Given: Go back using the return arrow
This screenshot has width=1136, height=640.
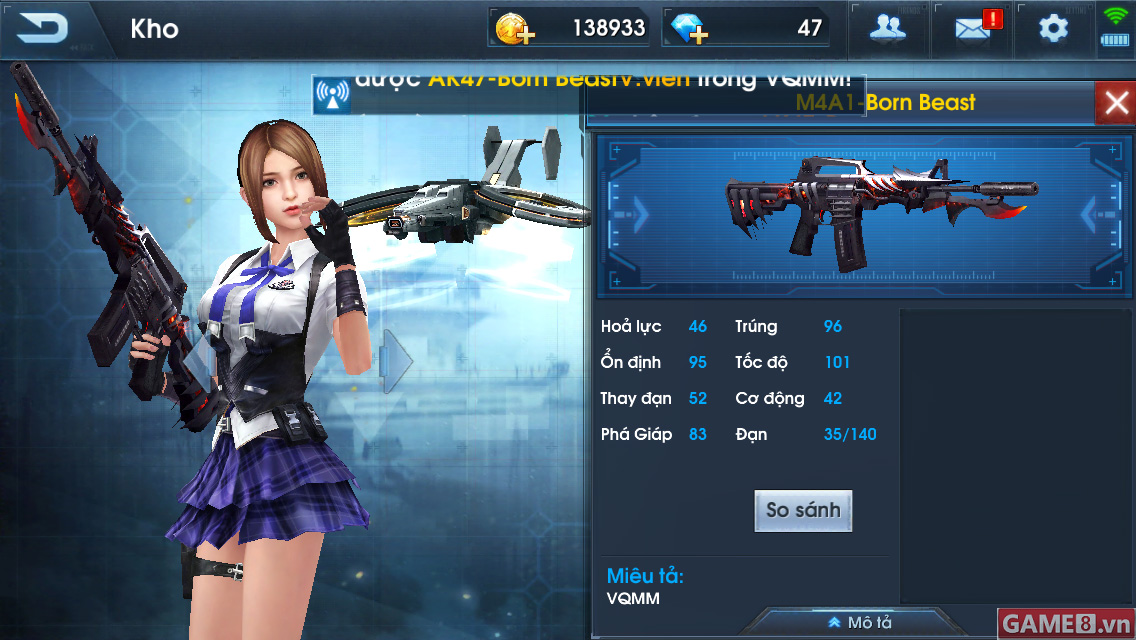Looking at the screenshot, I should pyautogui.click(x=42, y=28).
